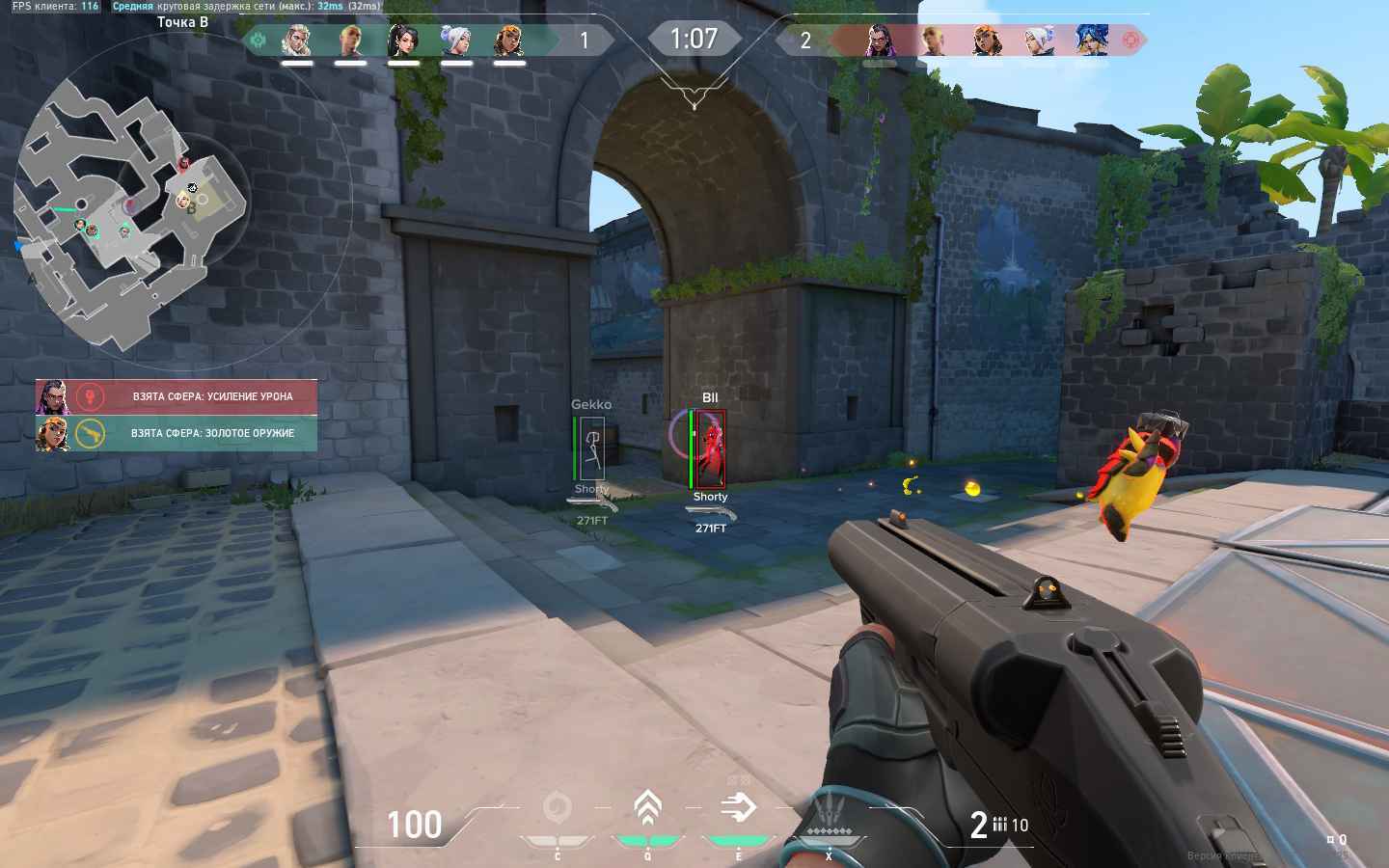Click the blonde agent portrait heading the ally lineup
Screen dimensions: 1389x868
(x=297, y=41)
